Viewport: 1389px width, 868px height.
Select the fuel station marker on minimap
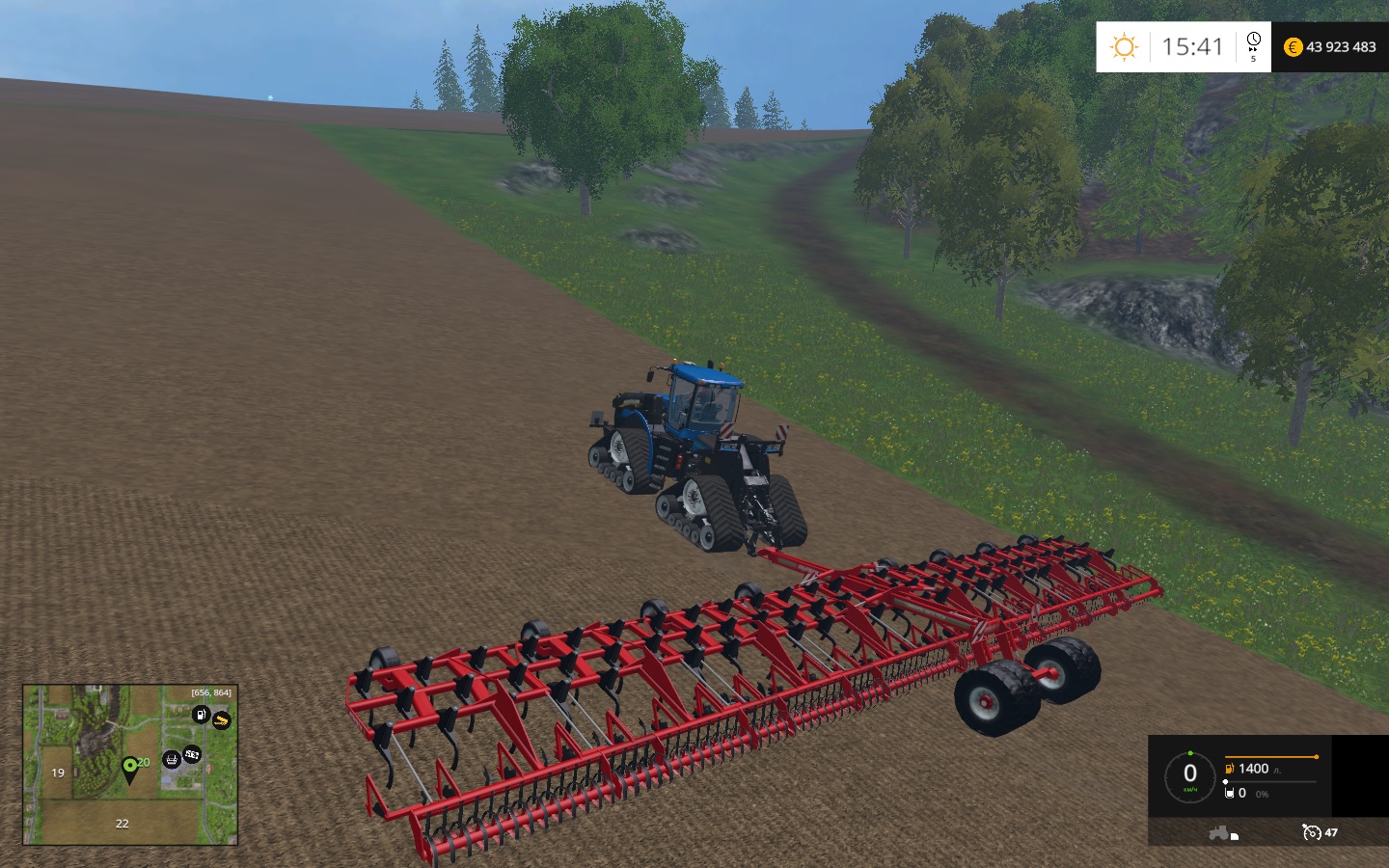point(201,715)
